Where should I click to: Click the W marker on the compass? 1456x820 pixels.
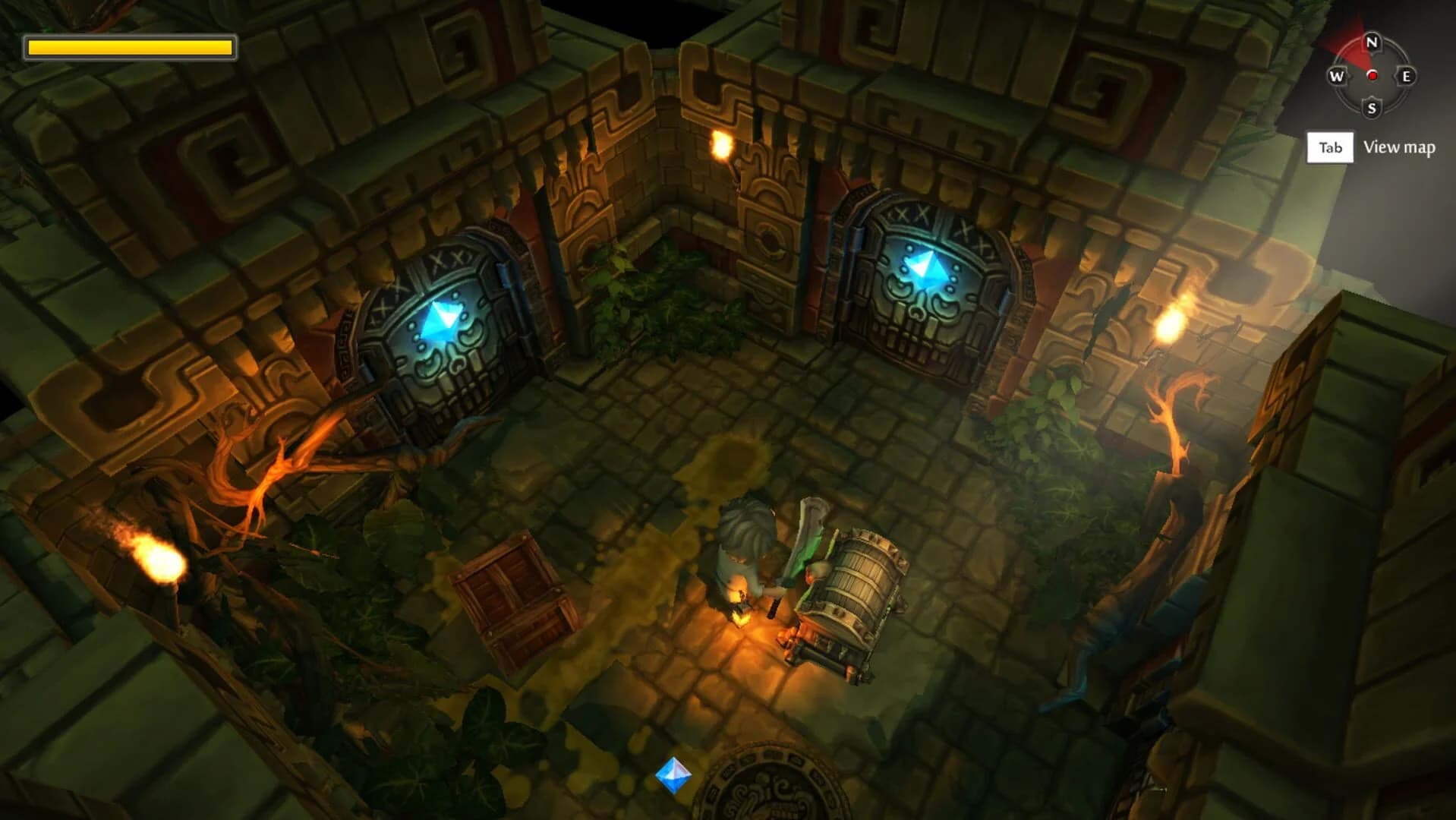[1337, 76]
